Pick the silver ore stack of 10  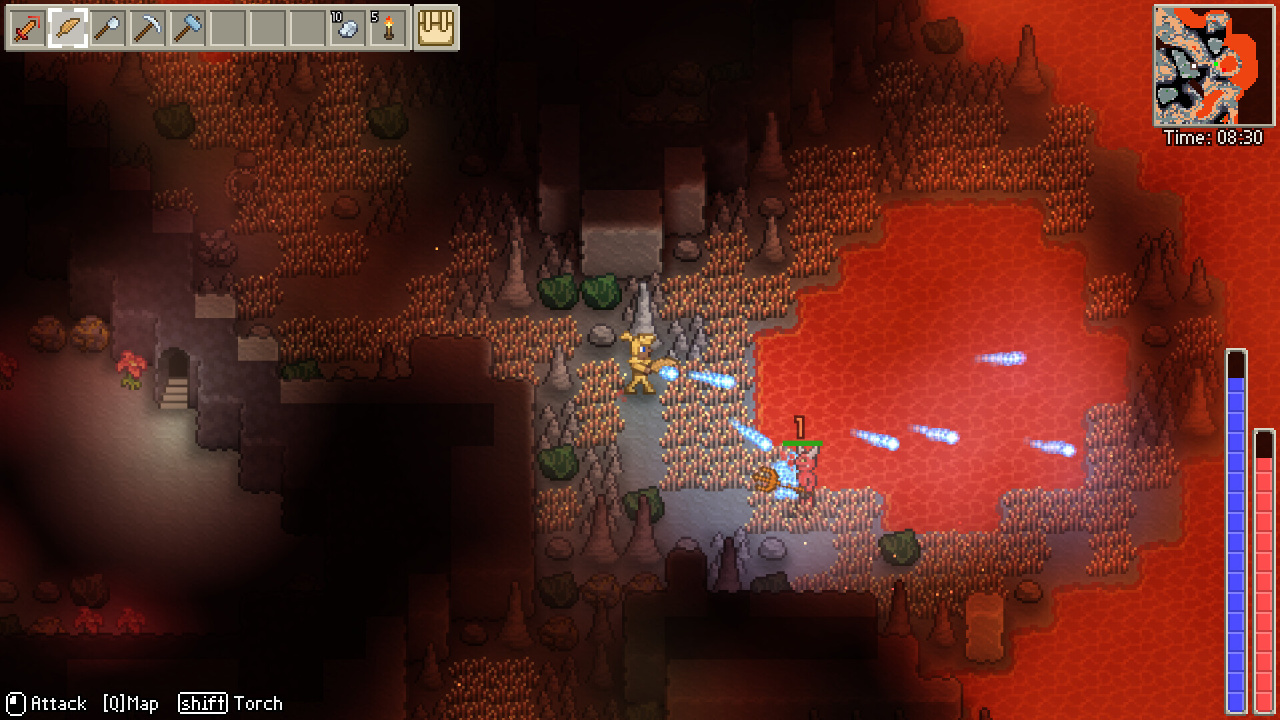347,28
